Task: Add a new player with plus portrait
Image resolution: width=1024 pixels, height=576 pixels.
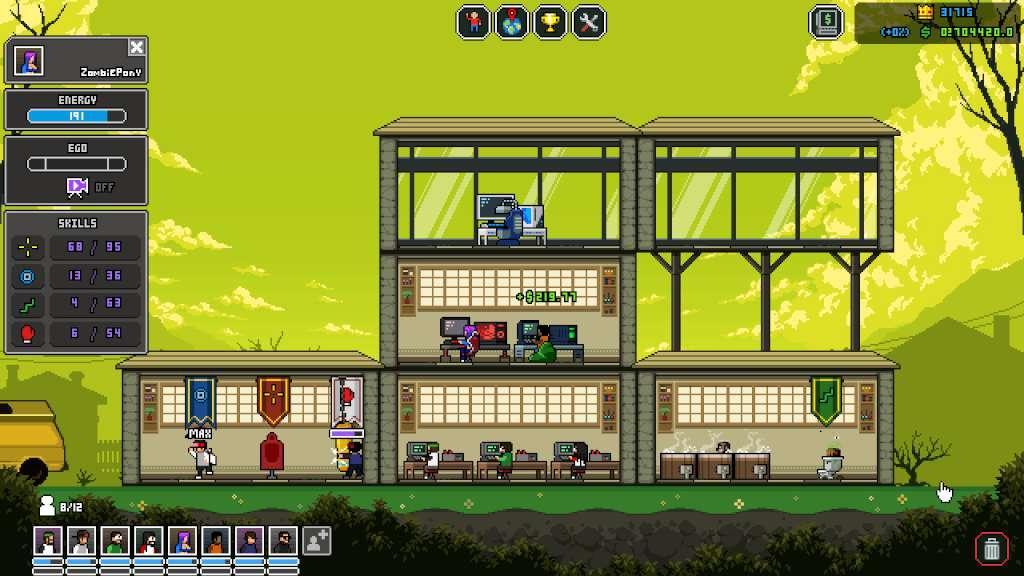Action: (316, 542)
